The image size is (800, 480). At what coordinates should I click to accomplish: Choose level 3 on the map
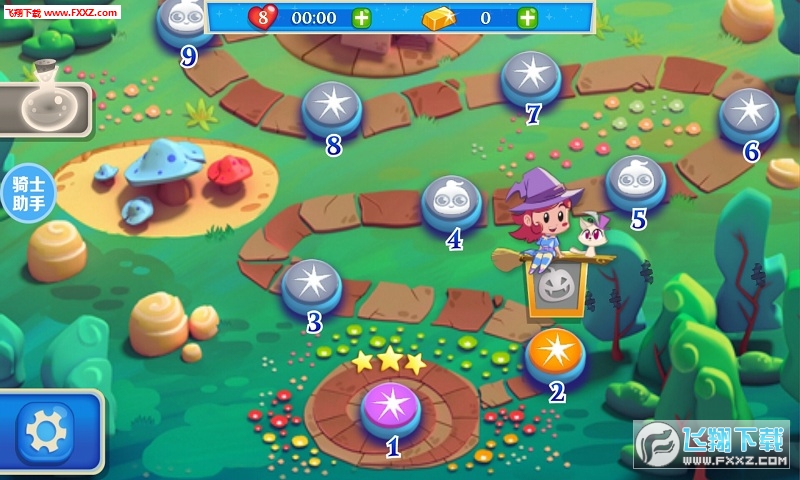coord(312,285)
